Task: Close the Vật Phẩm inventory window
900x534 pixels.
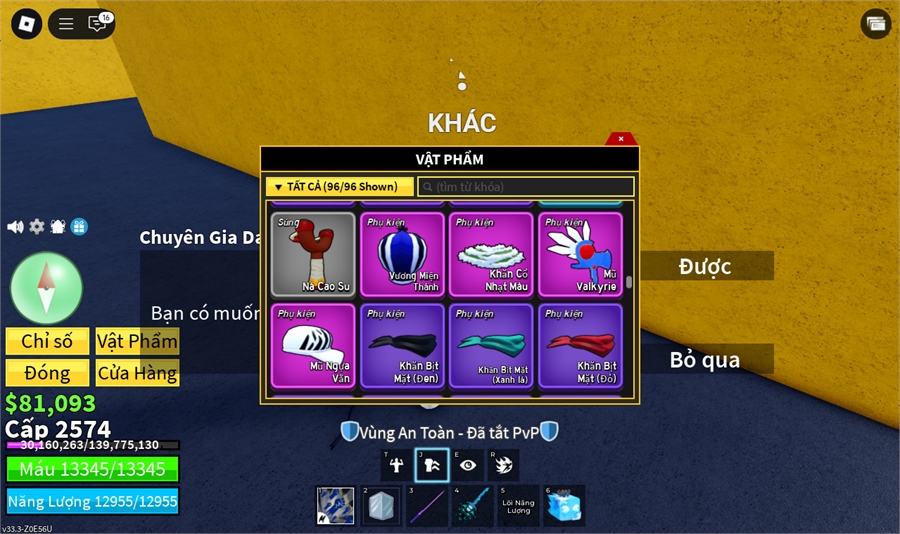Action: (621, 139)
